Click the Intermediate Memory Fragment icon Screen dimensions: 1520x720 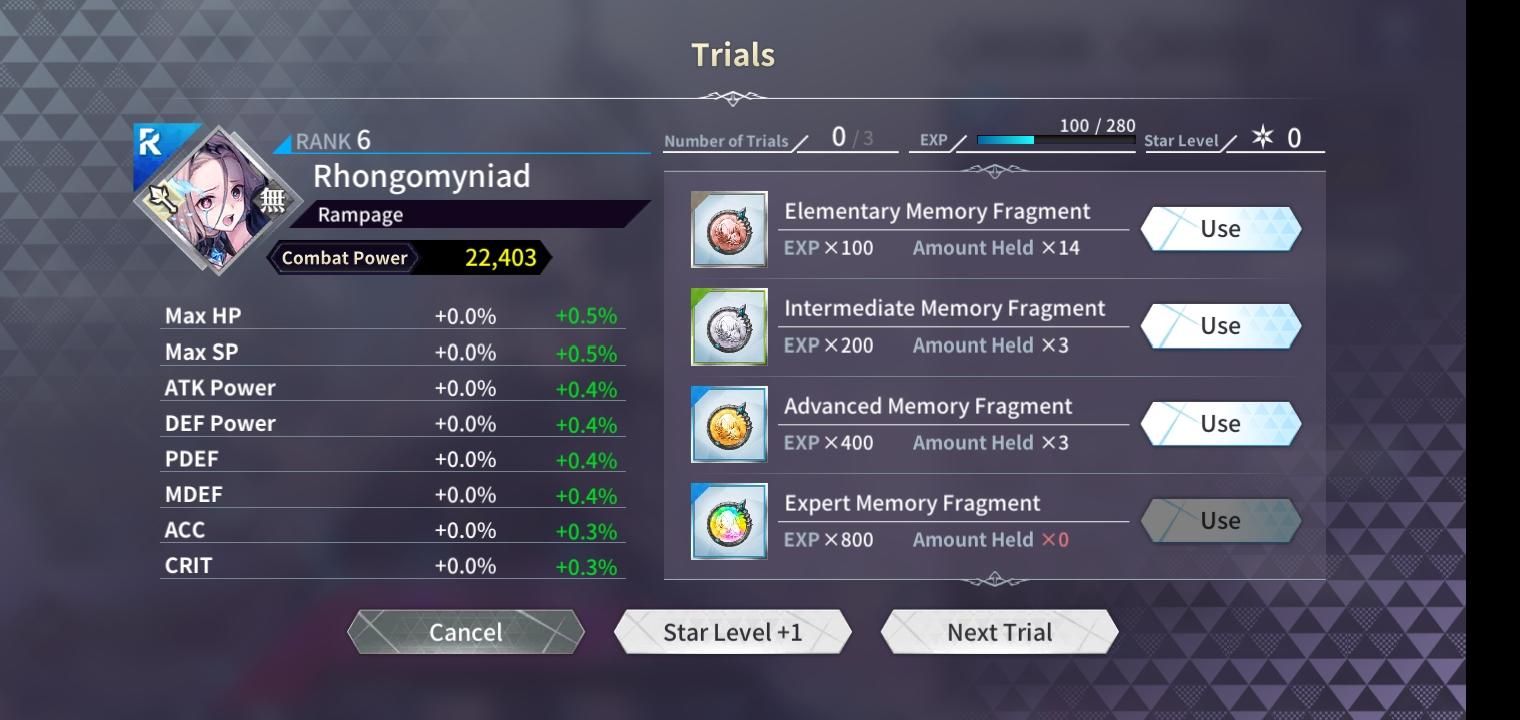click(729, 325)
